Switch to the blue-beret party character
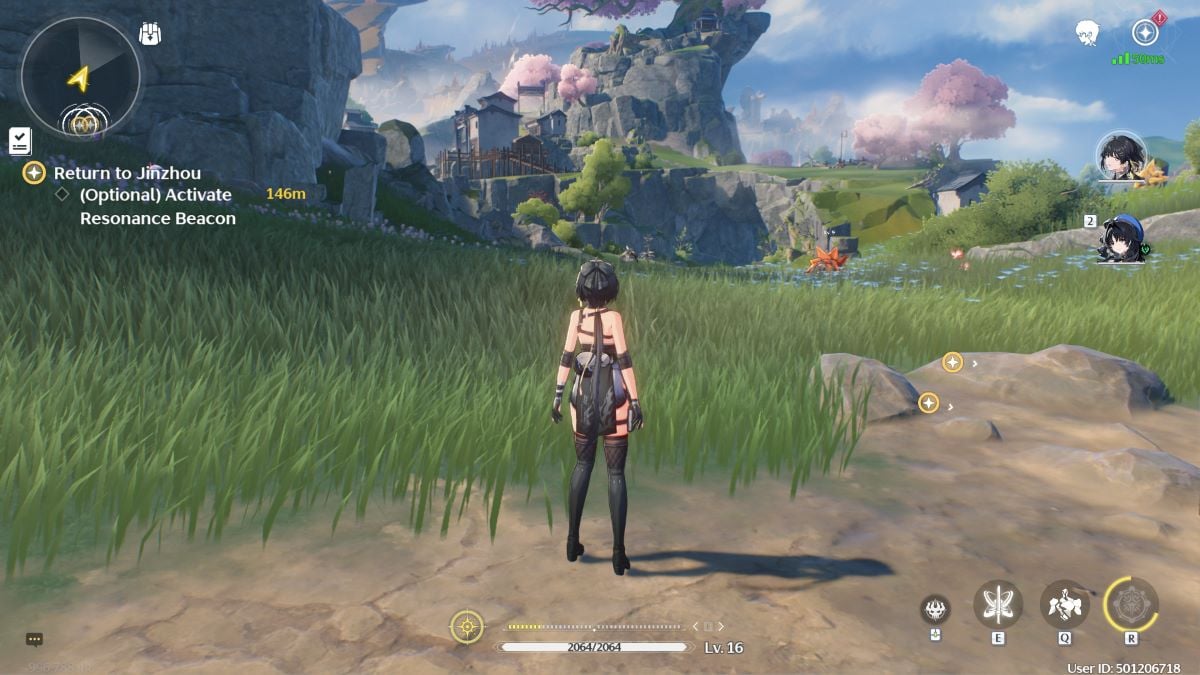The height and width of the screenshot is (675, 1200). tap(1122, 240)
